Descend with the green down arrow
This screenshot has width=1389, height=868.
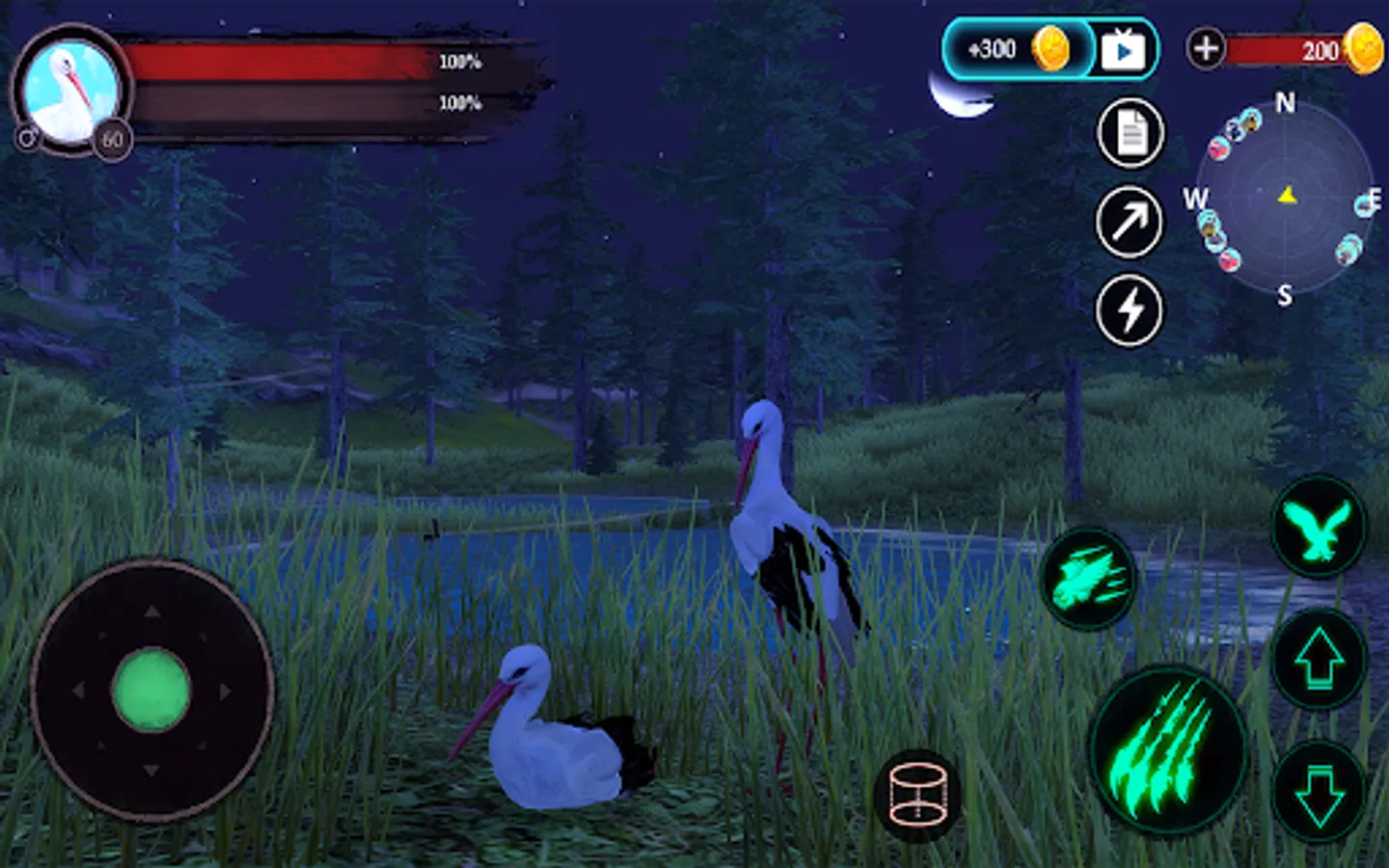click(x=1319, y=793)
